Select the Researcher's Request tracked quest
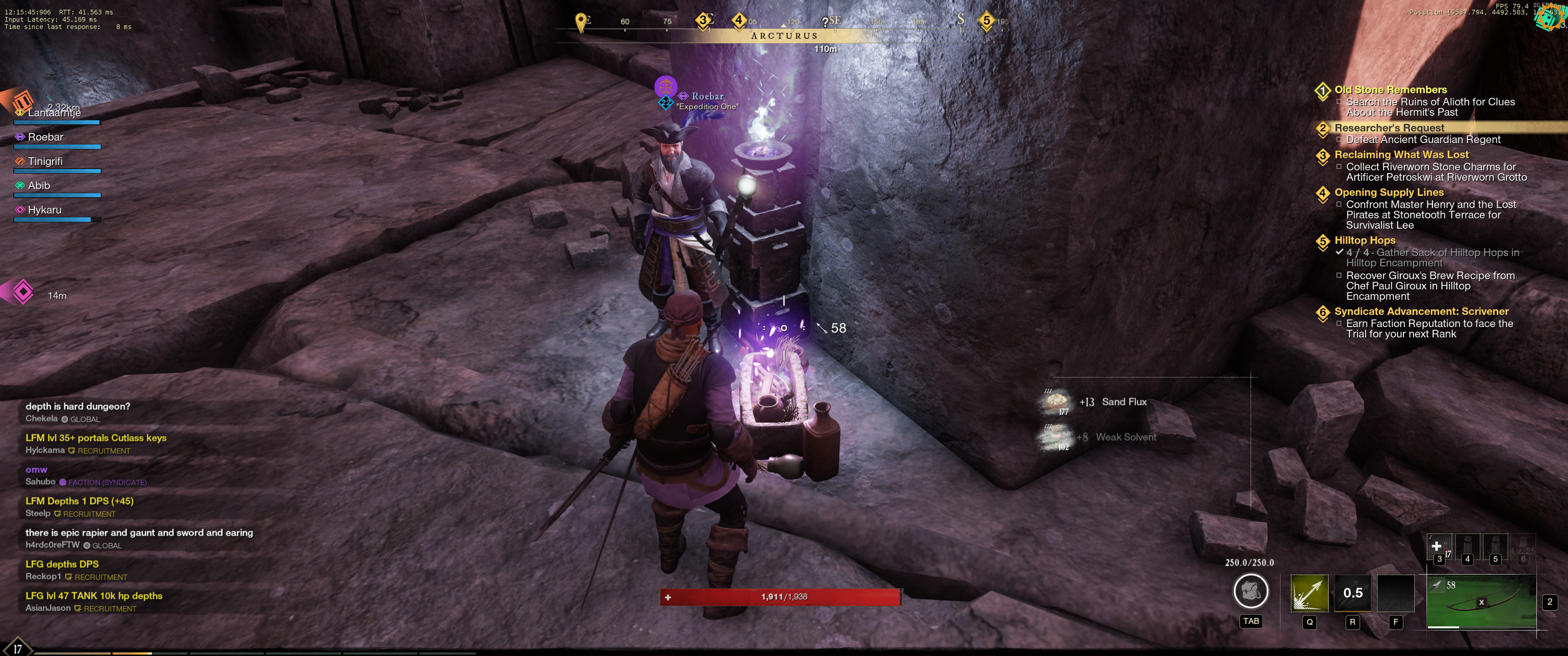 click(x=1389, y=128)
